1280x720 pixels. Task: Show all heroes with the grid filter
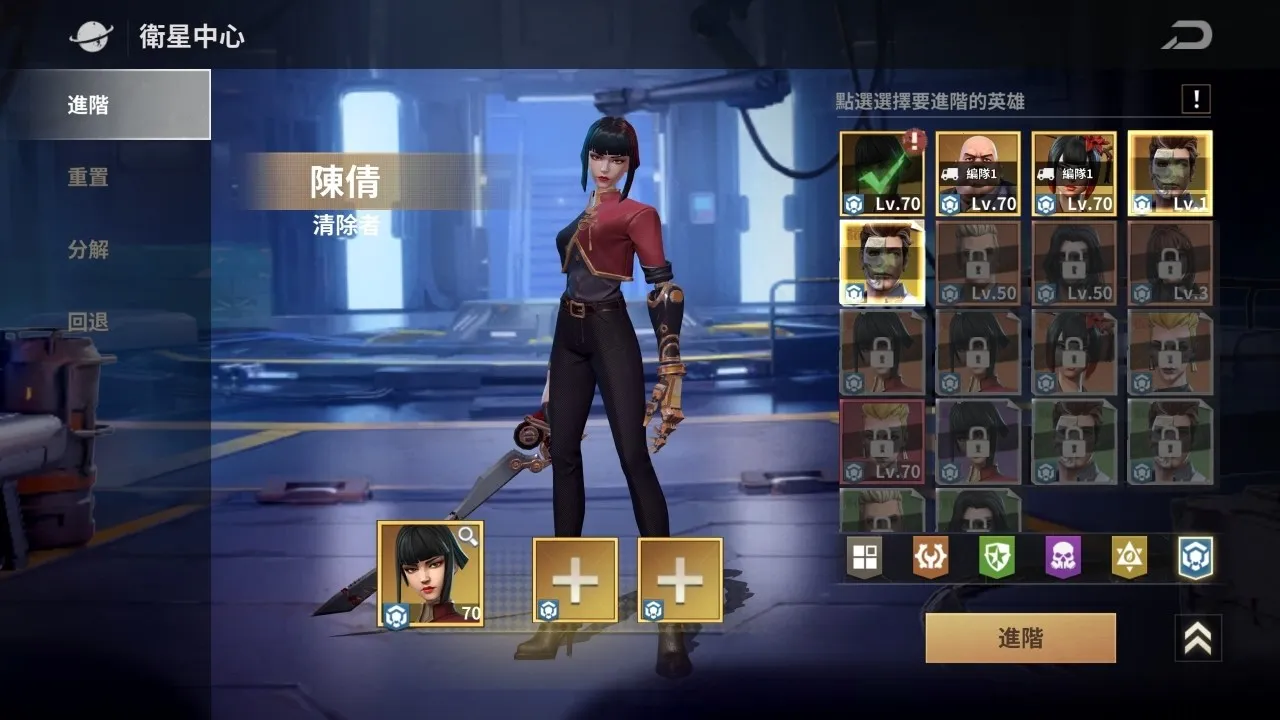click(x=864, y=558)
